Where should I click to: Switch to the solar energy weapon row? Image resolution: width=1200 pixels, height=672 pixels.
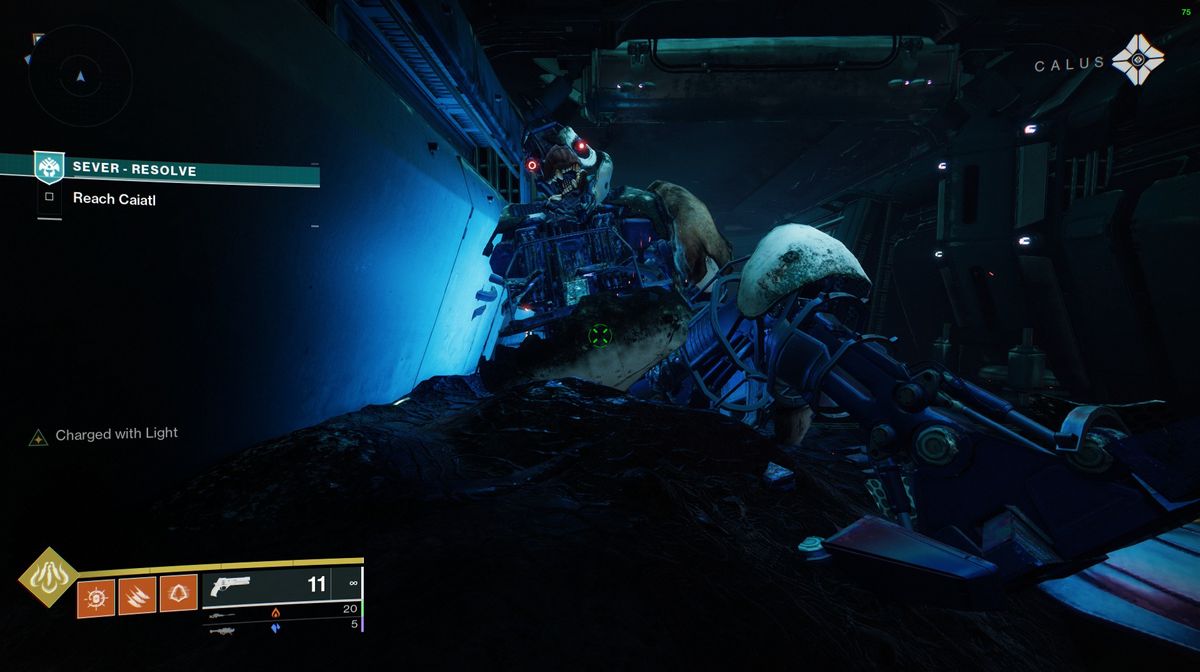pos(282,611)
